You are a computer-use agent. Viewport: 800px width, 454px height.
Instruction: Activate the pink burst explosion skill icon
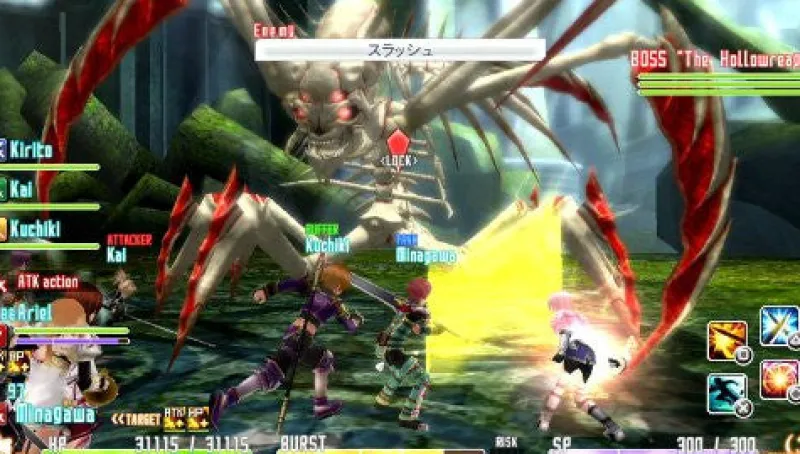[x=778, y=379]
